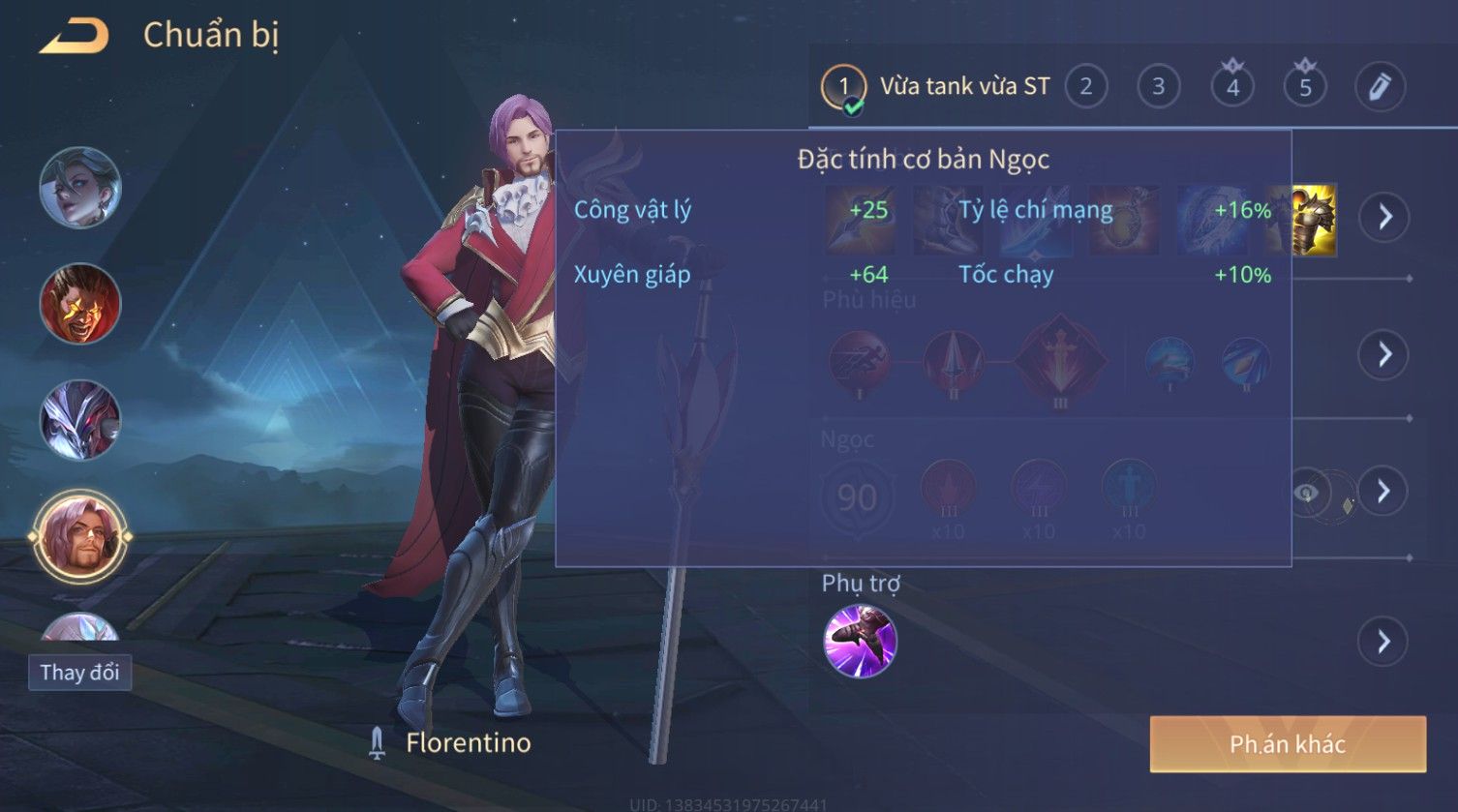Choose the glowing-eyed red demon hero portrait
The width and height of the screenshot is (1458, 812).
pyautogui.click(x=80, y=304)
